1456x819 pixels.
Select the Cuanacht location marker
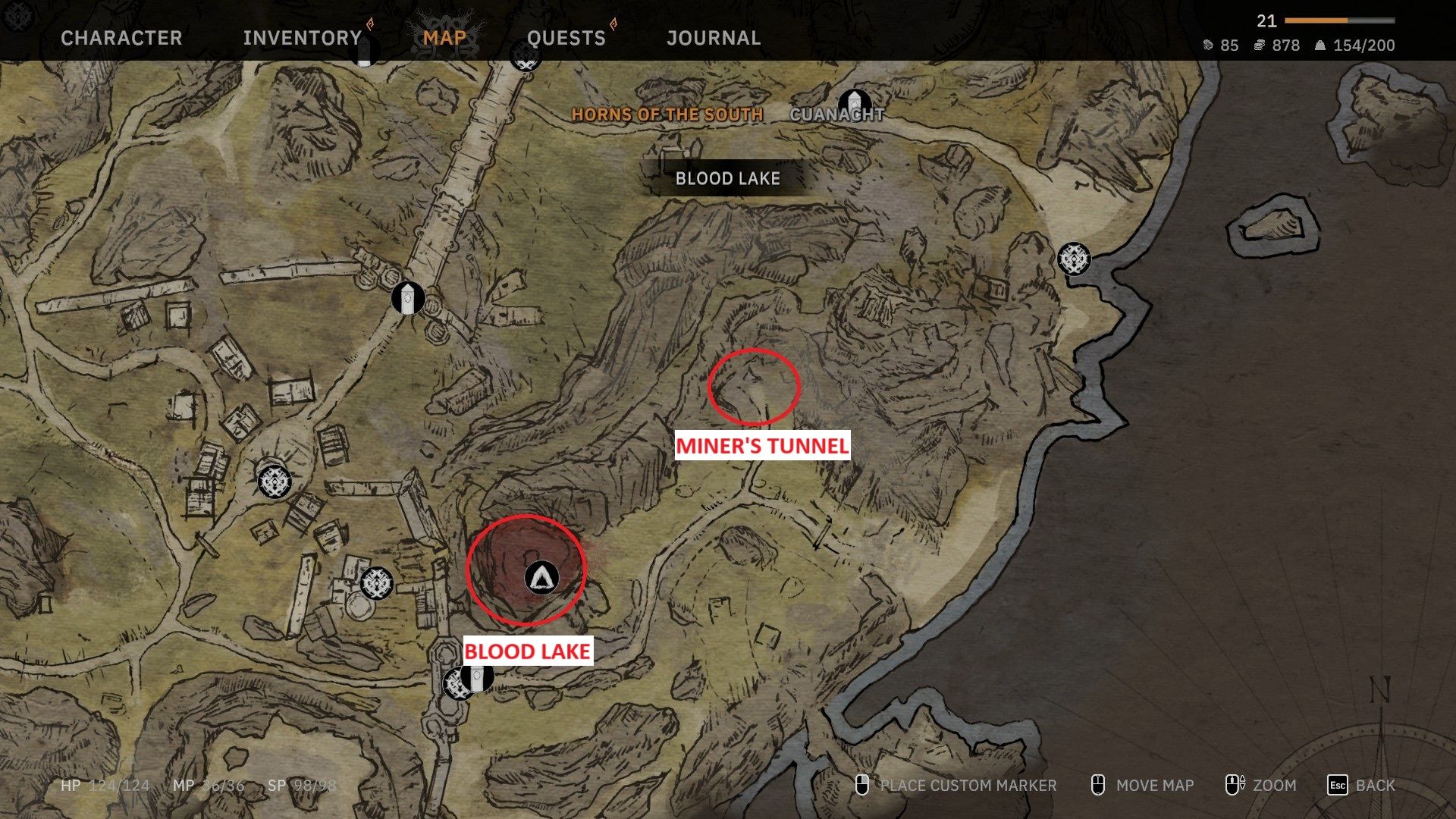[855, 102]
